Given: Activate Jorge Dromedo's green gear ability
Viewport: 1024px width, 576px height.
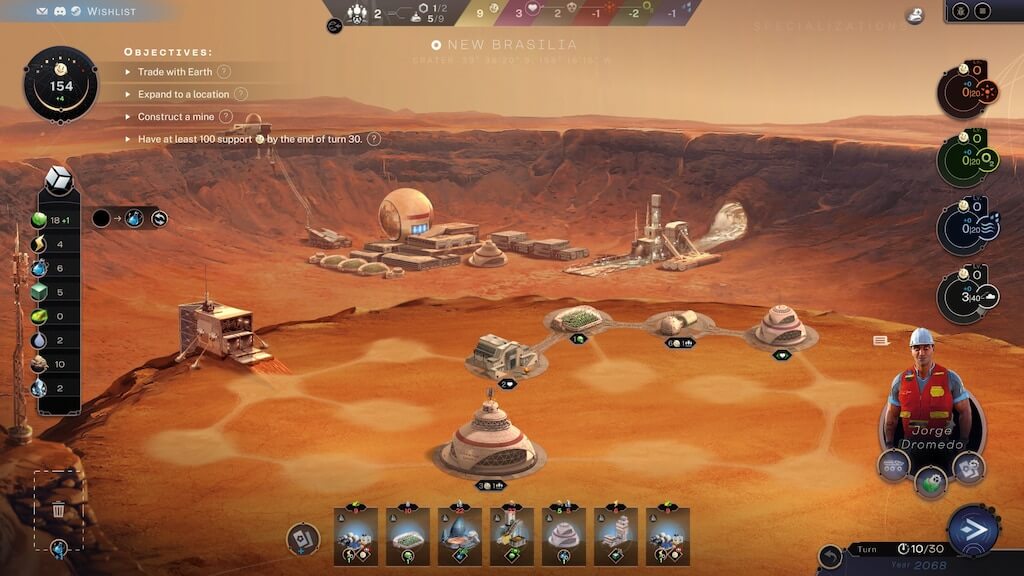Looking at the screenshot, I should [931, 481].
